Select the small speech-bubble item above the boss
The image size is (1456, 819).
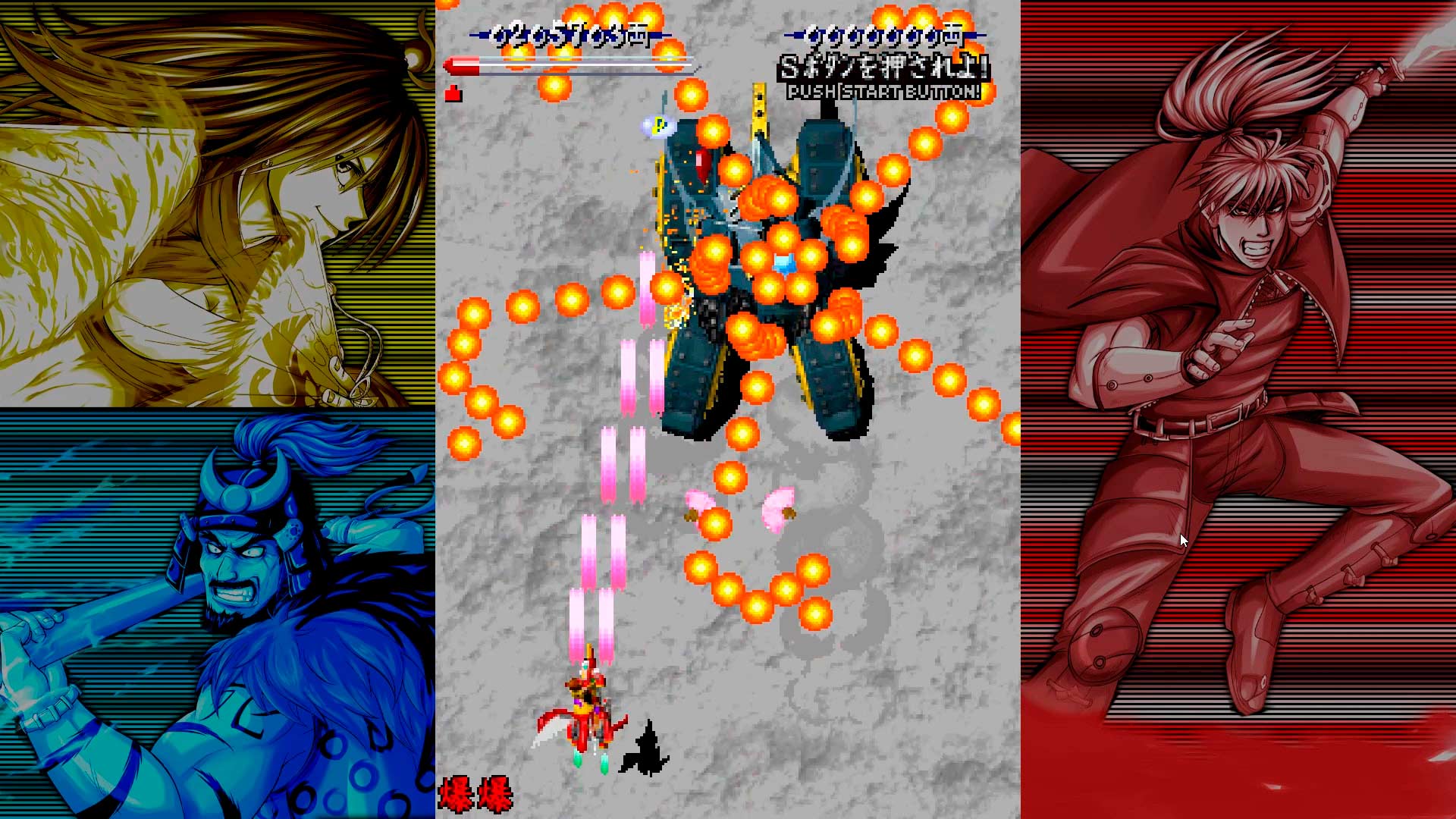click(657, 124)
